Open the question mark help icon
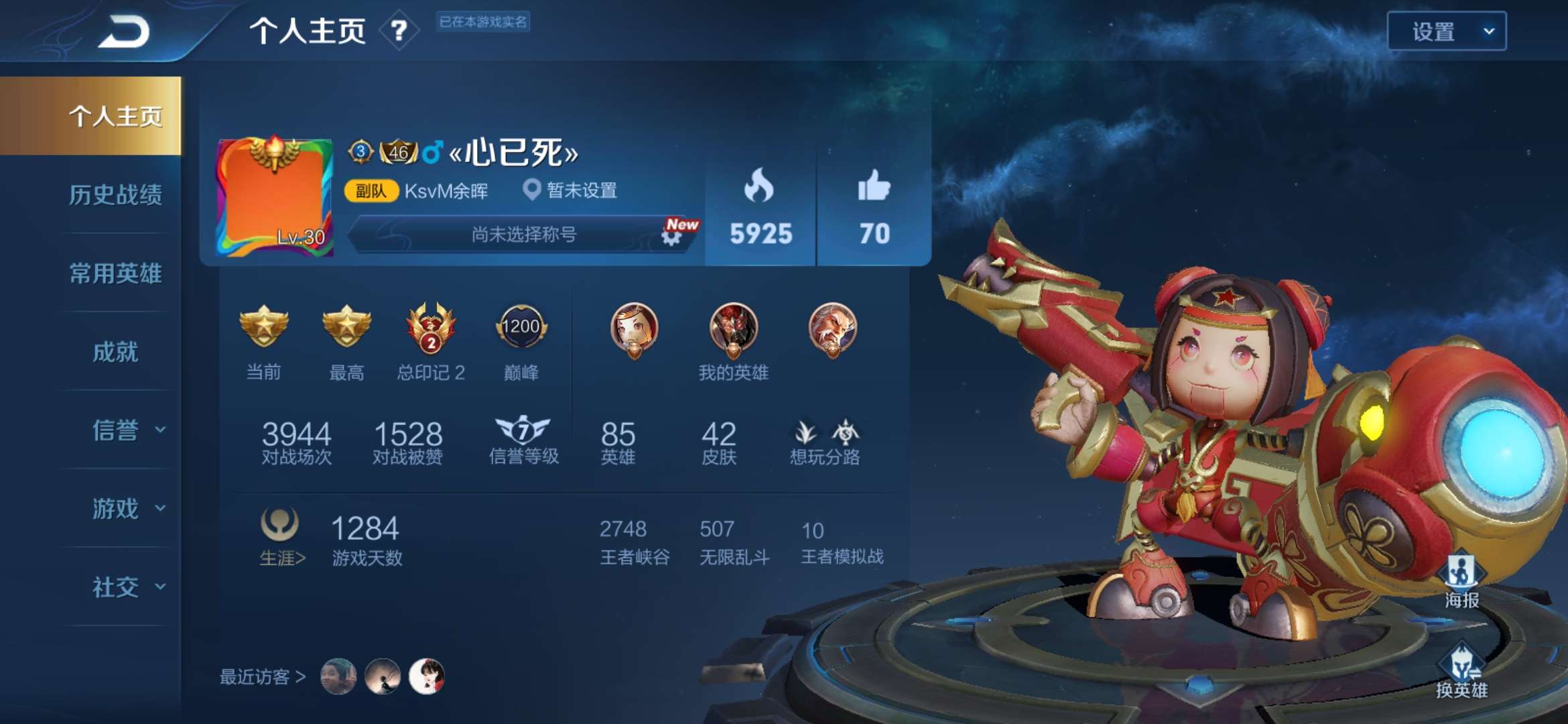The image size is (1568, 724). point(399,31)
